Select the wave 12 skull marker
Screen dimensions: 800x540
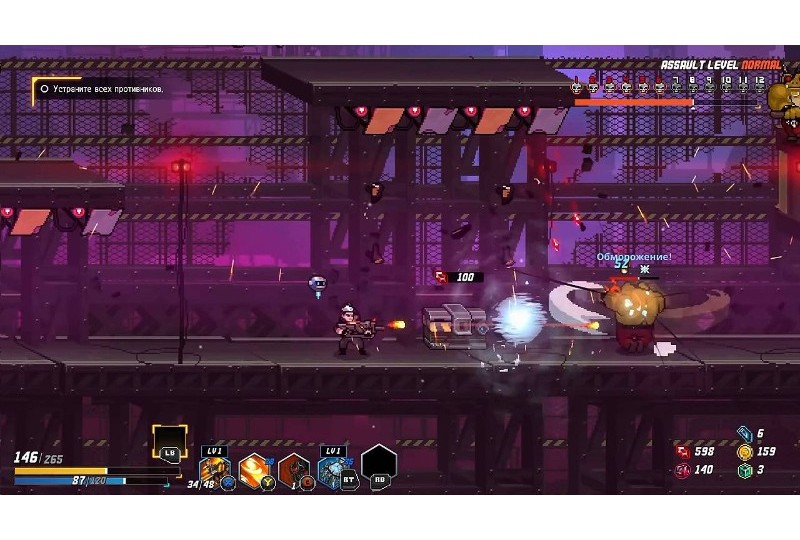coord(760,87)
